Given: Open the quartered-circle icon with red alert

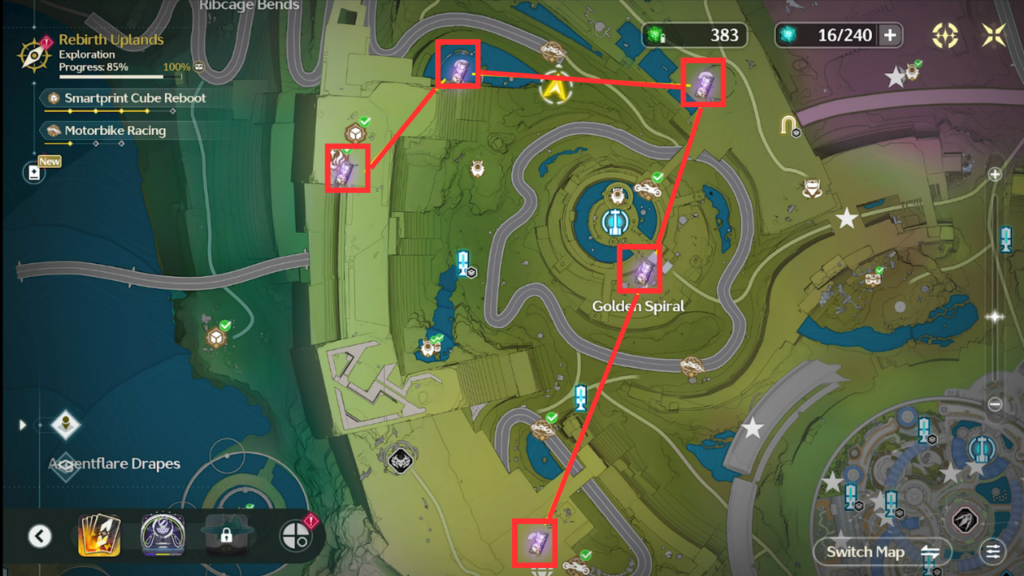Looking at the screenshot, I should 296,536.
